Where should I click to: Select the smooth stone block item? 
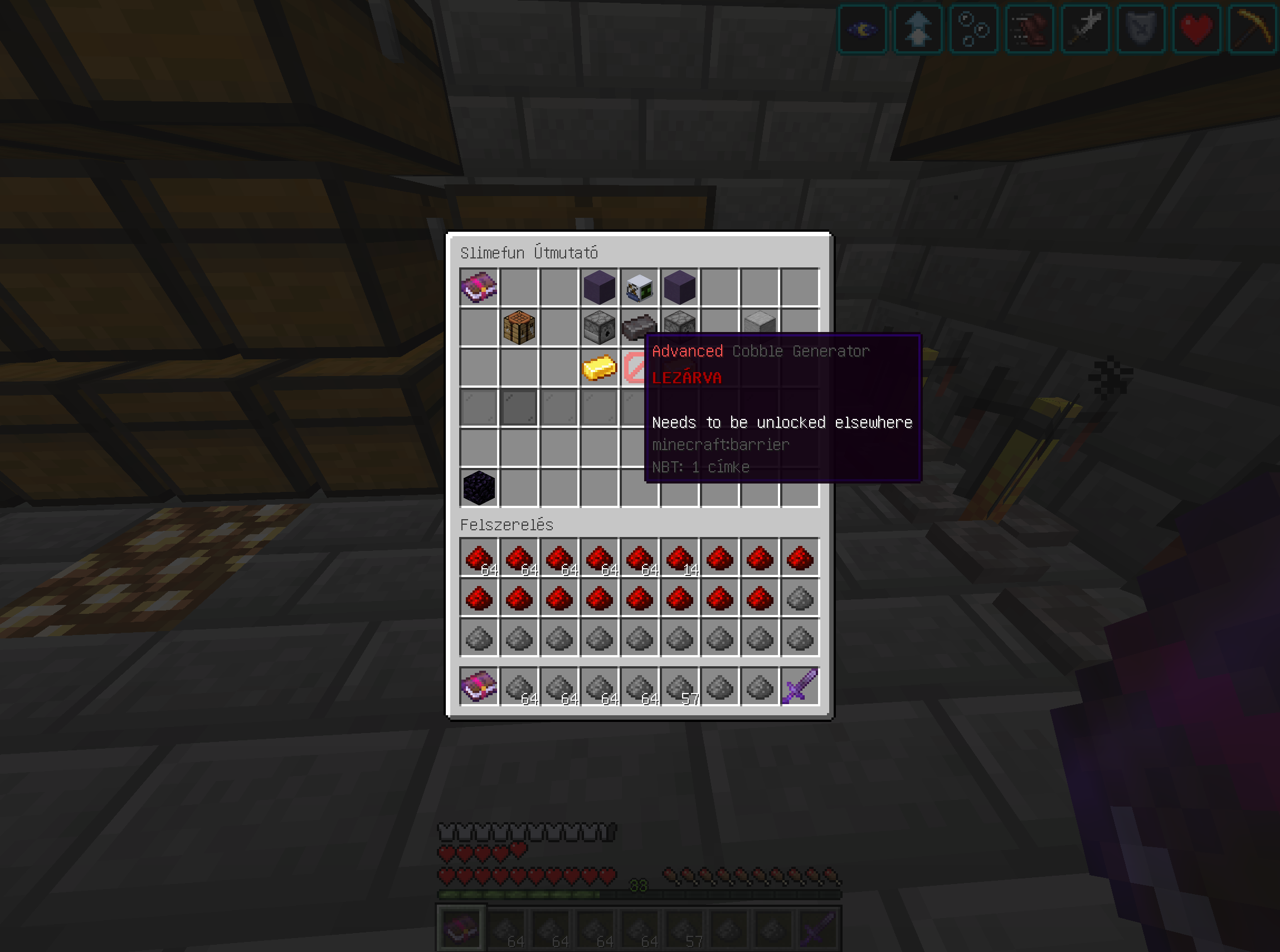click(x=759, y=327)
